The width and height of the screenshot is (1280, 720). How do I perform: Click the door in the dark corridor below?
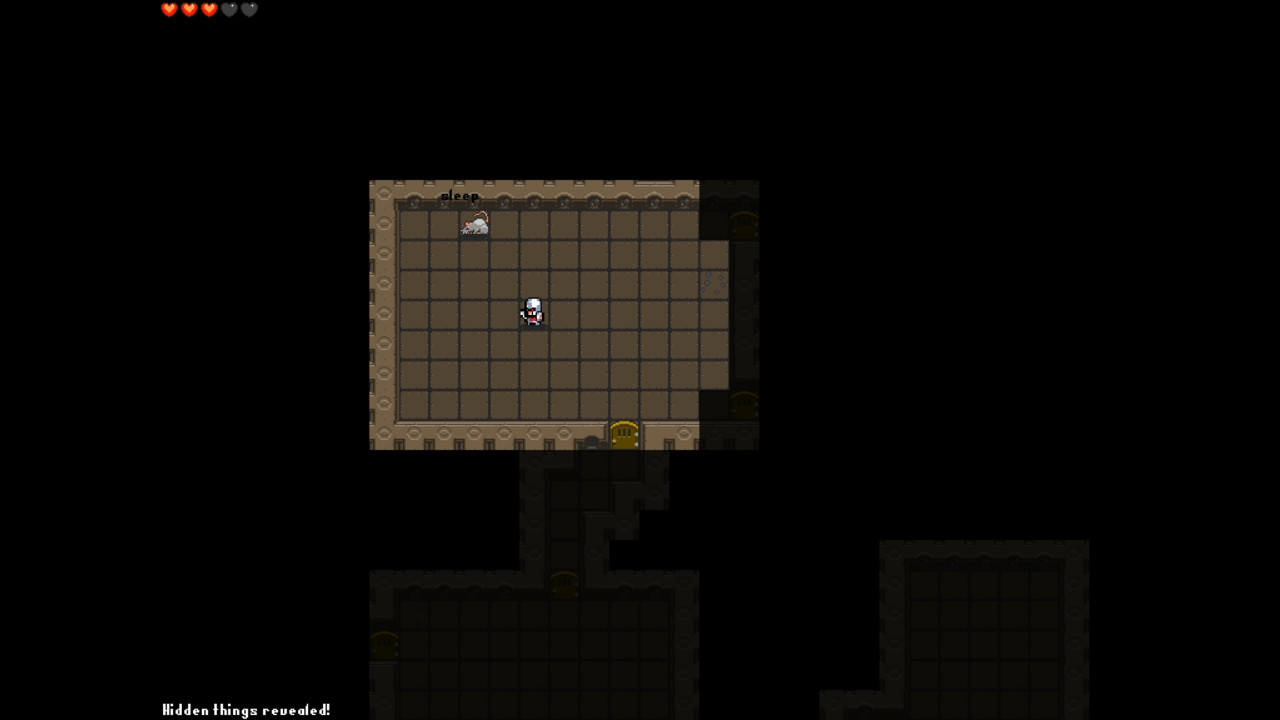coord(564,585)
